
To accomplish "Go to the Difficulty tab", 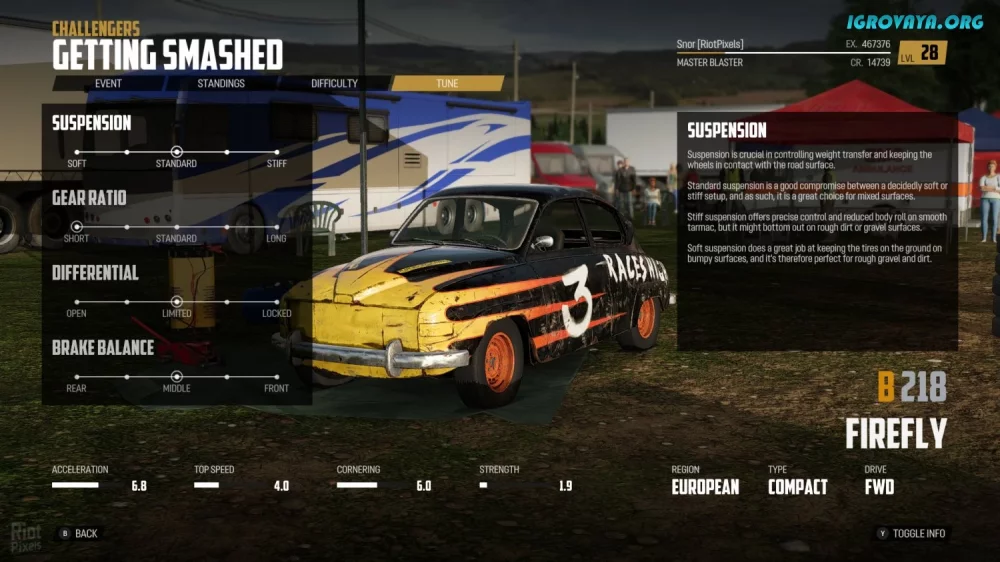I will tap(334, 83).
